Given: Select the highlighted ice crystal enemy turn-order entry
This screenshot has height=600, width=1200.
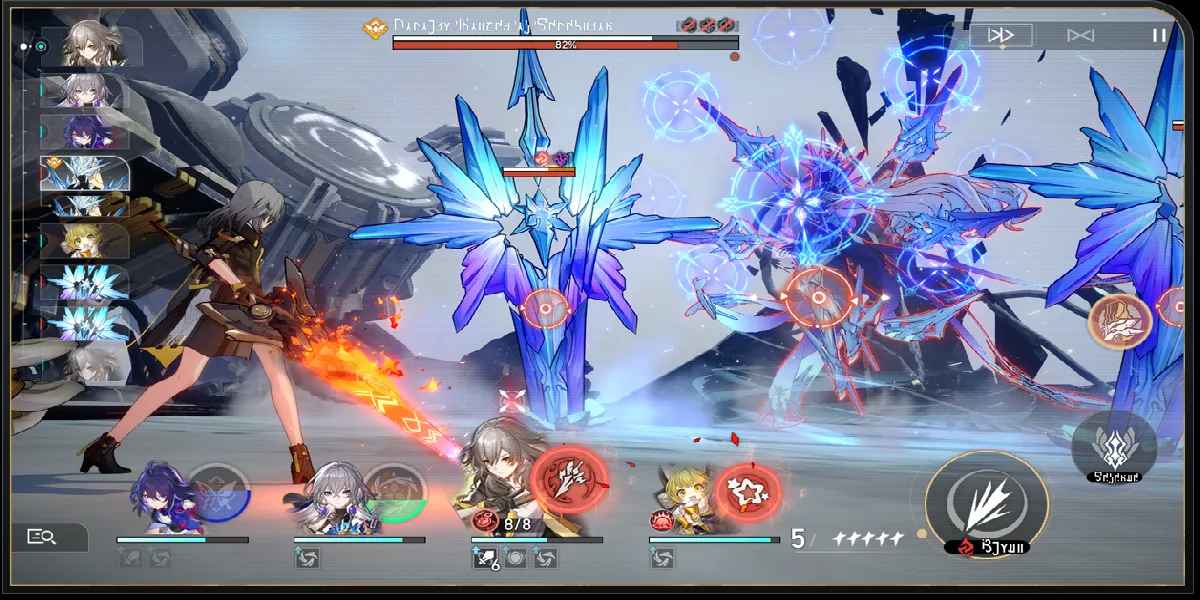Looking at the screenshot, I should click(87, 174).
